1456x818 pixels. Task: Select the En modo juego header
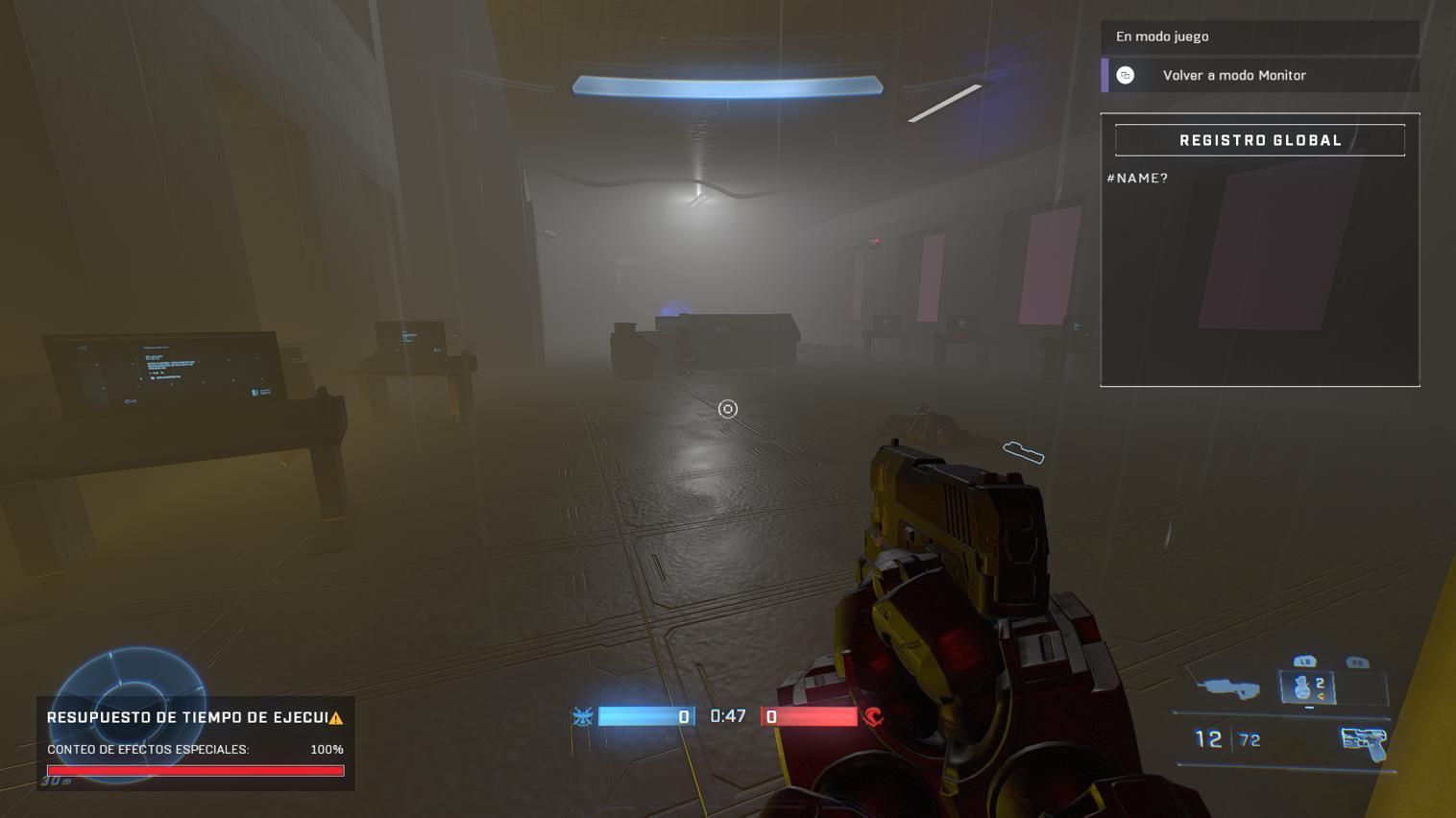pyautogui.click(x=1162, y=36)
